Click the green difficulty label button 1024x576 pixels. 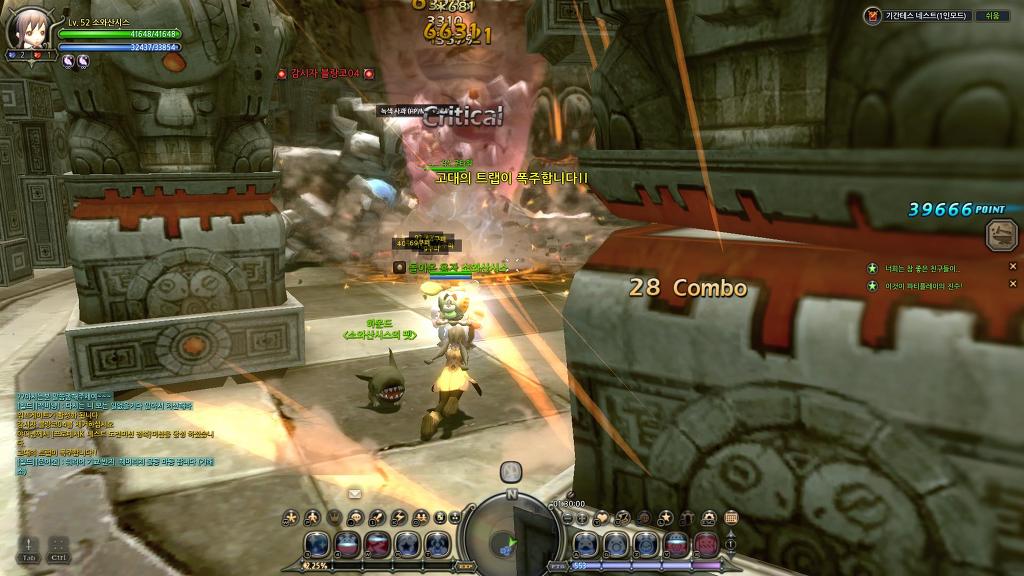coord(992,15)
